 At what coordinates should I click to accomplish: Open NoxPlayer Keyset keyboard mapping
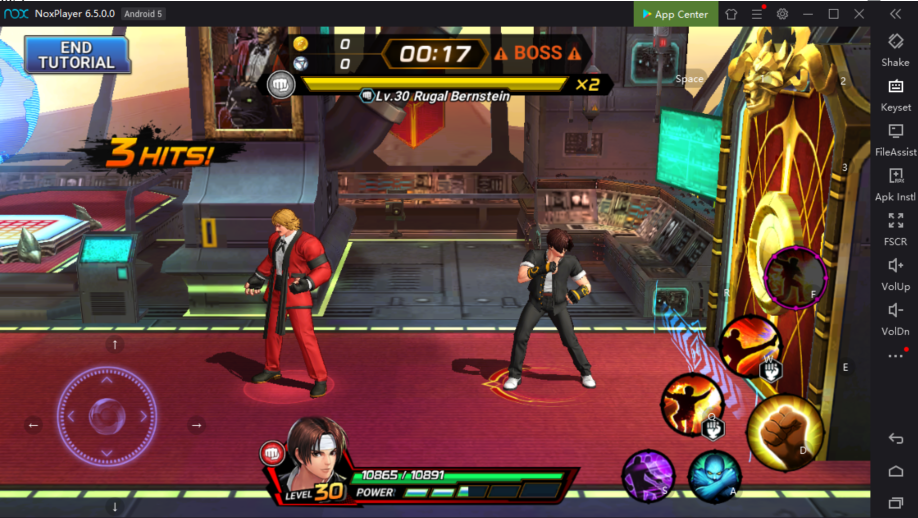point(895,94)
